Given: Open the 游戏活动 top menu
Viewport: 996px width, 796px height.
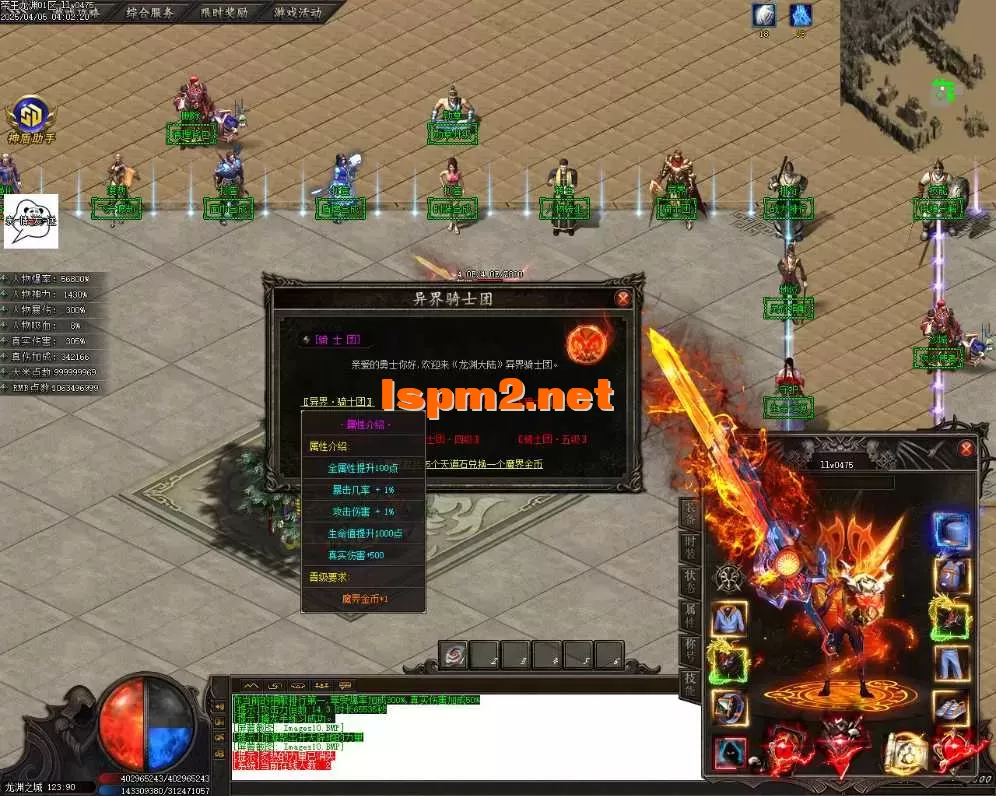Looking at the screenshot, I should [298, 13].
